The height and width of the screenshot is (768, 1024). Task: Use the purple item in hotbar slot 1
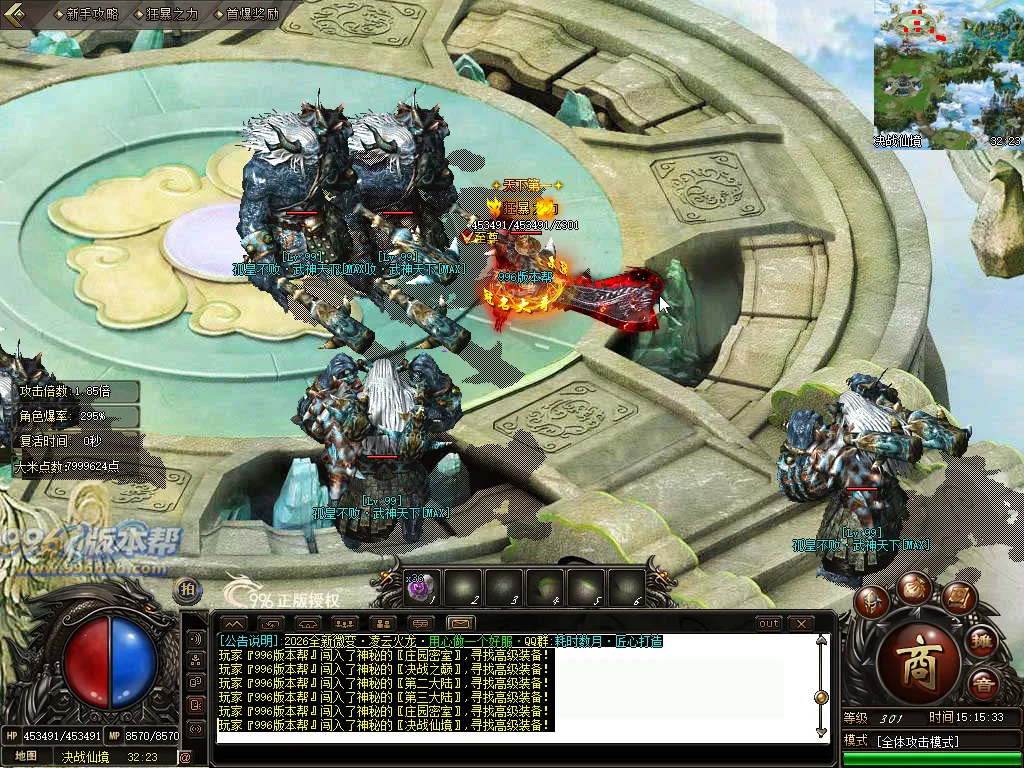(420, 589)
